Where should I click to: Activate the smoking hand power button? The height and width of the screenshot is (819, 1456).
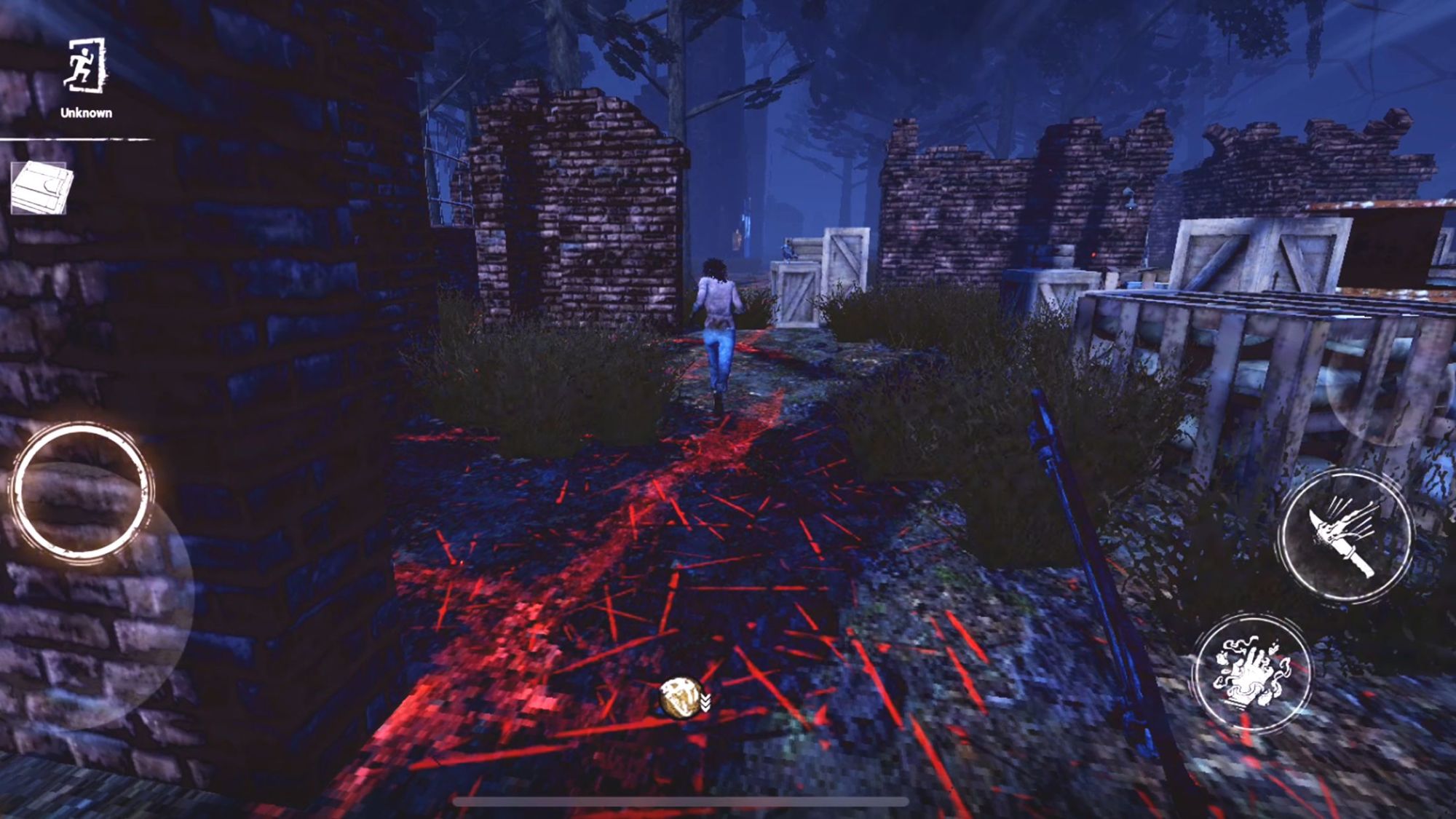(x=1252, y=674)
